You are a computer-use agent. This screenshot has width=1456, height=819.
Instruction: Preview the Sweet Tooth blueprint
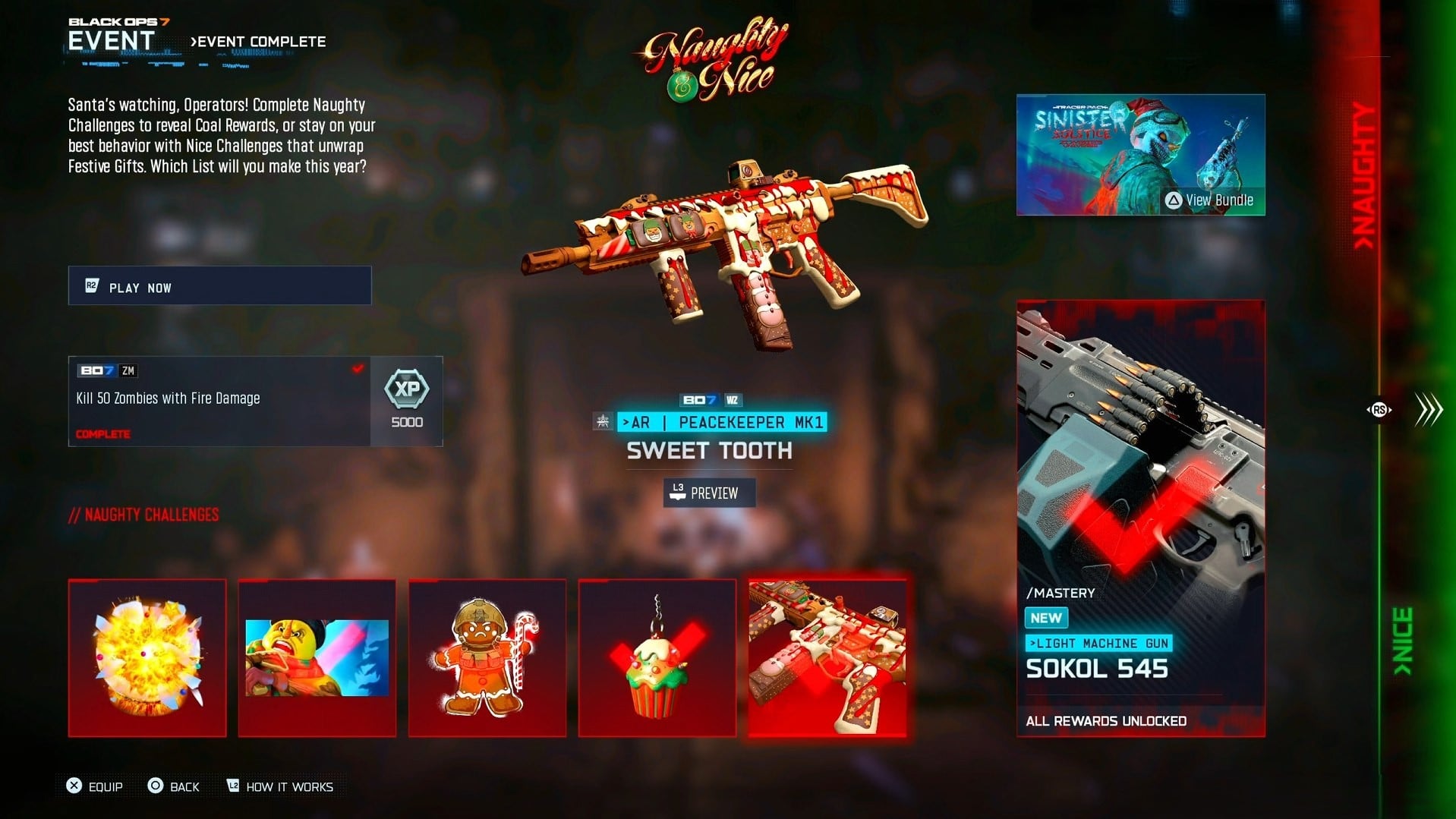(709, 493)
